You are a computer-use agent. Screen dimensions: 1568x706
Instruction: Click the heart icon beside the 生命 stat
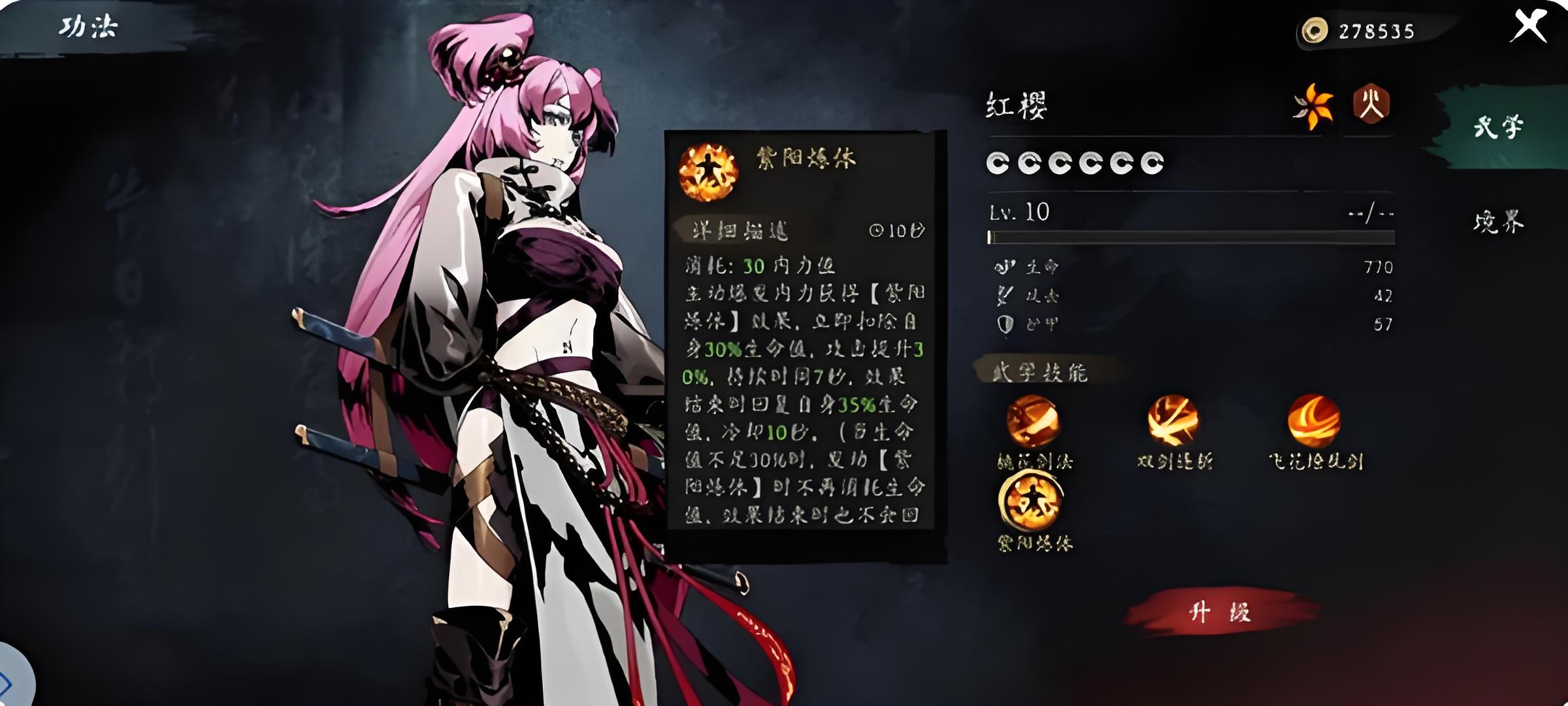(x=1006, y=267)
